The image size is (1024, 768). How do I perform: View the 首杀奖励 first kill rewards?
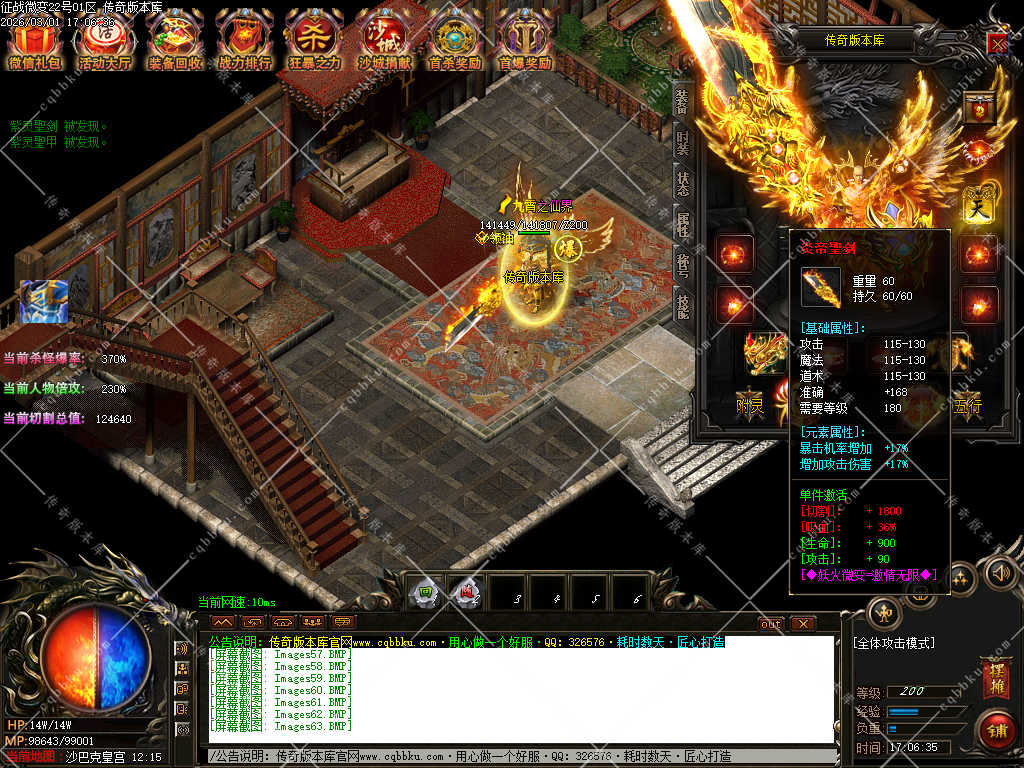coord(454,41)
